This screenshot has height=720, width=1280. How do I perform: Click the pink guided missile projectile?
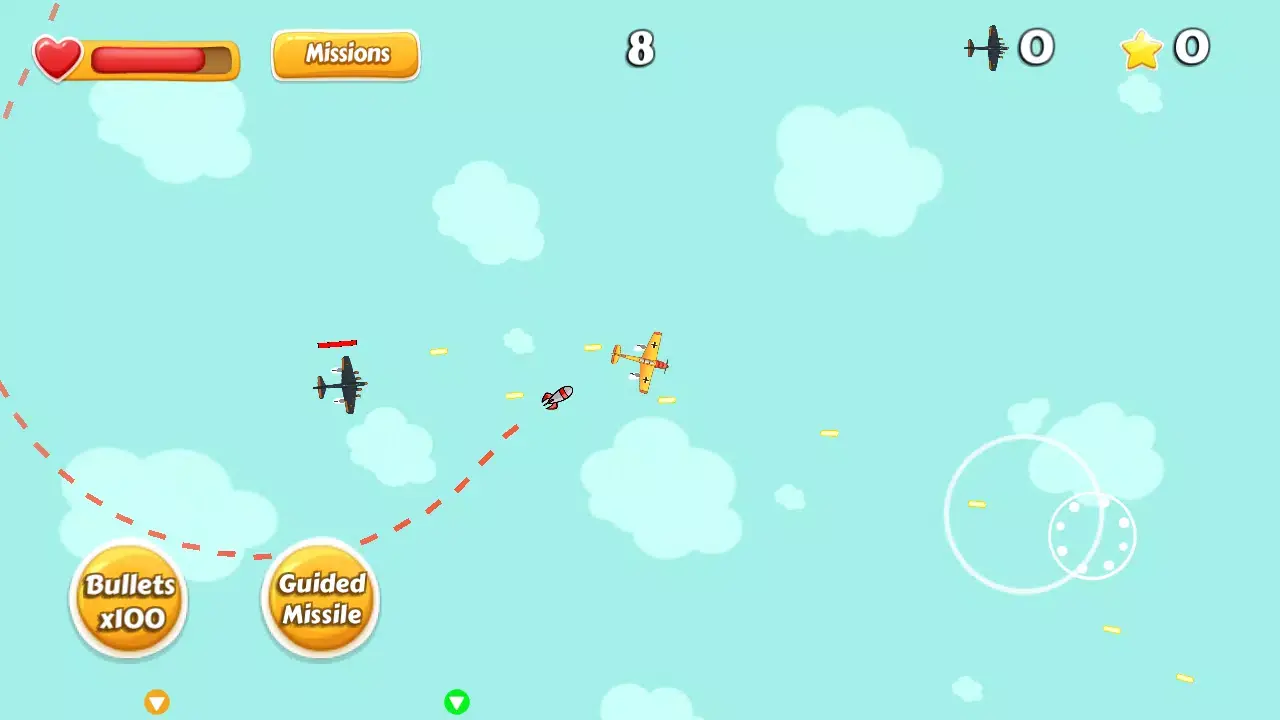(x=557, y=396)
